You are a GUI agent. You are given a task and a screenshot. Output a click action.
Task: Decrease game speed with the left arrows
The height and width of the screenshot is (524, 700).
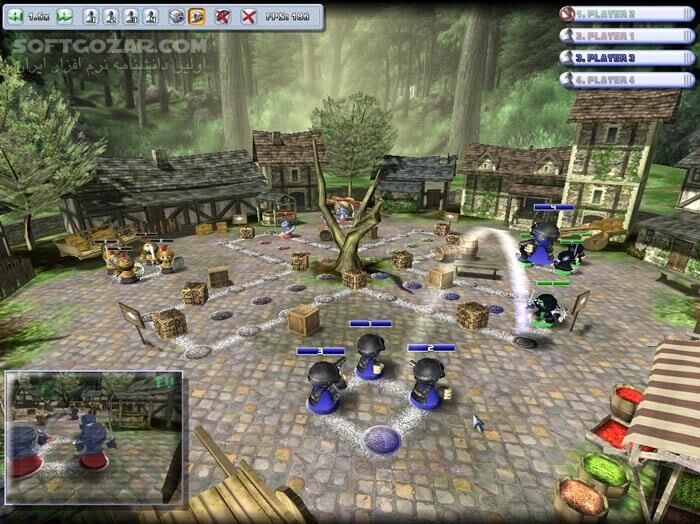click(17, 16)
